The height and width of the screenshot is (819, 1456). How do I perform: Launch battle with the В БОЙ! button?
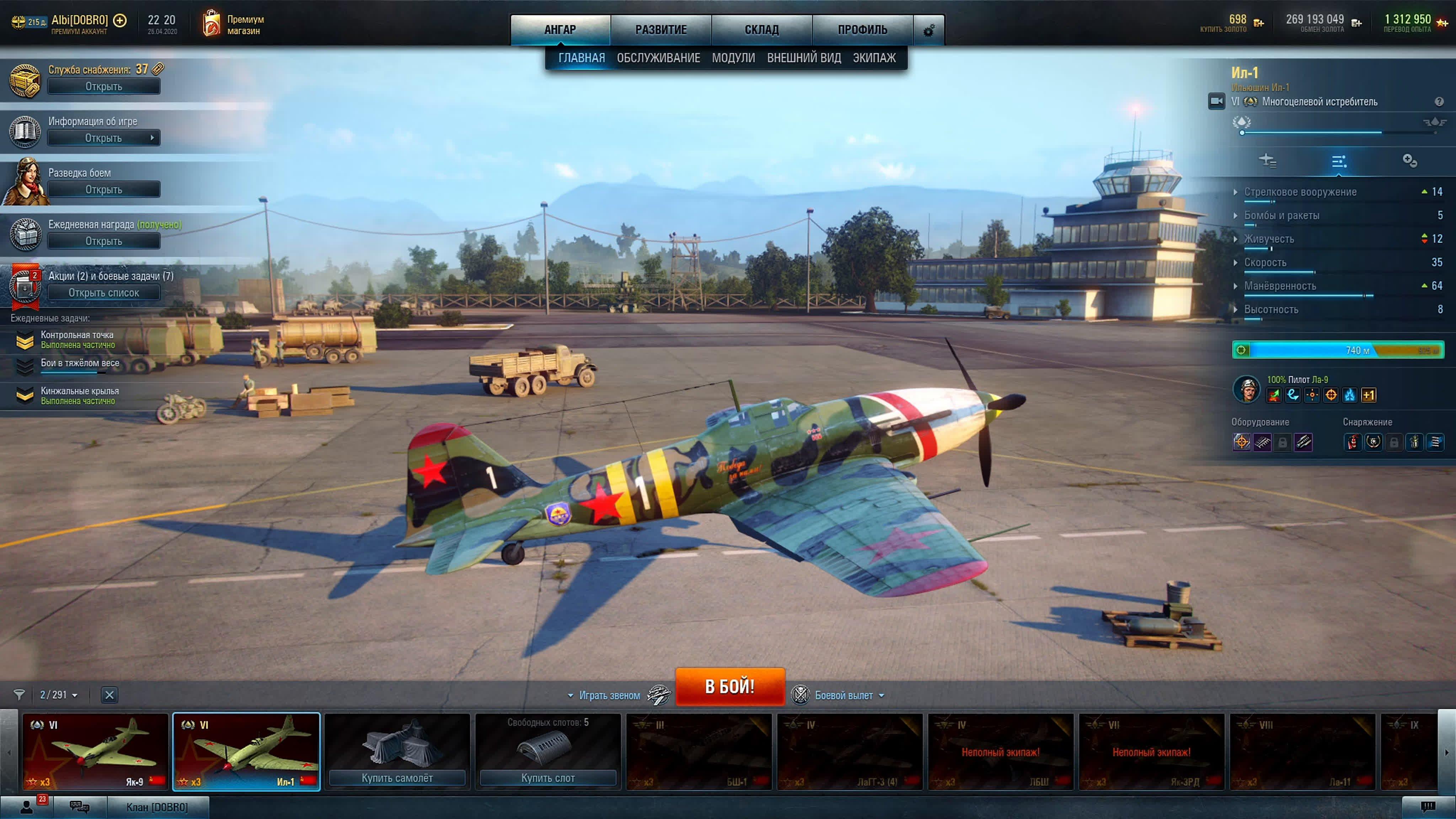pyautogui.click(x=730, y=686)
